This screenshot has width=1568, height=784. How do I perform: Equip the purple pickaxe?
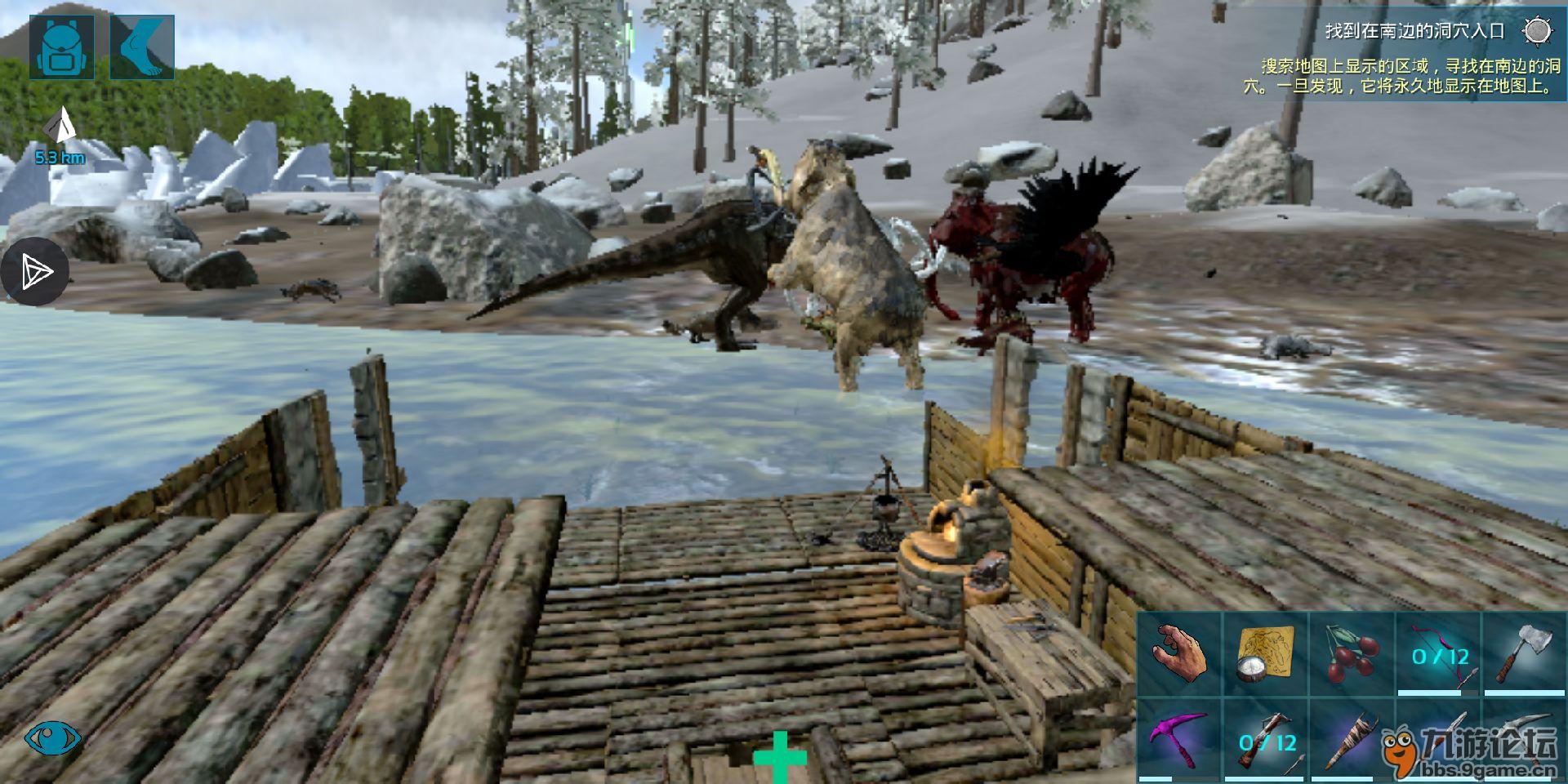point(1180,740)
